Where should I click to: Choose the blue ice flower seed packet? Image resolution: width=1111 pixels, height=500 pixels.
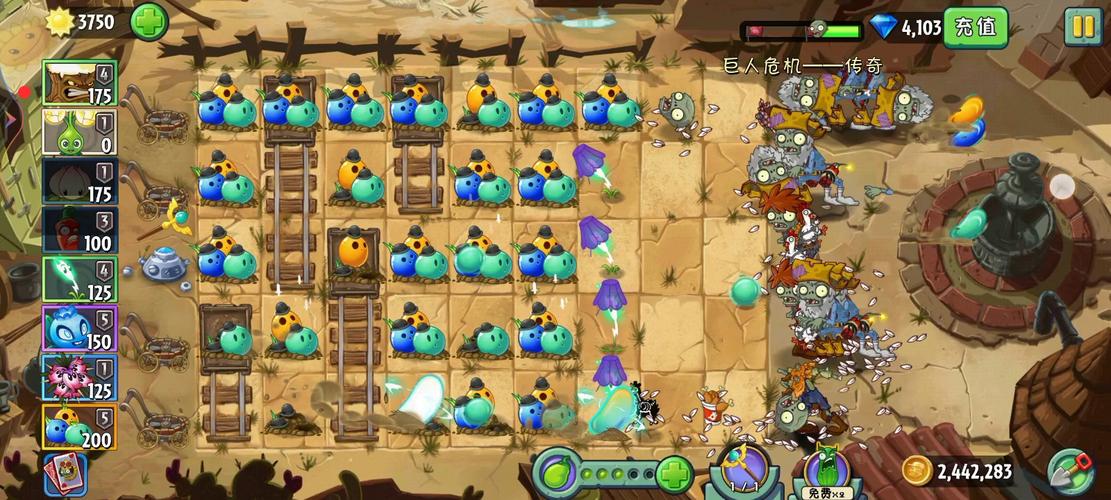(x=79, y=328)
